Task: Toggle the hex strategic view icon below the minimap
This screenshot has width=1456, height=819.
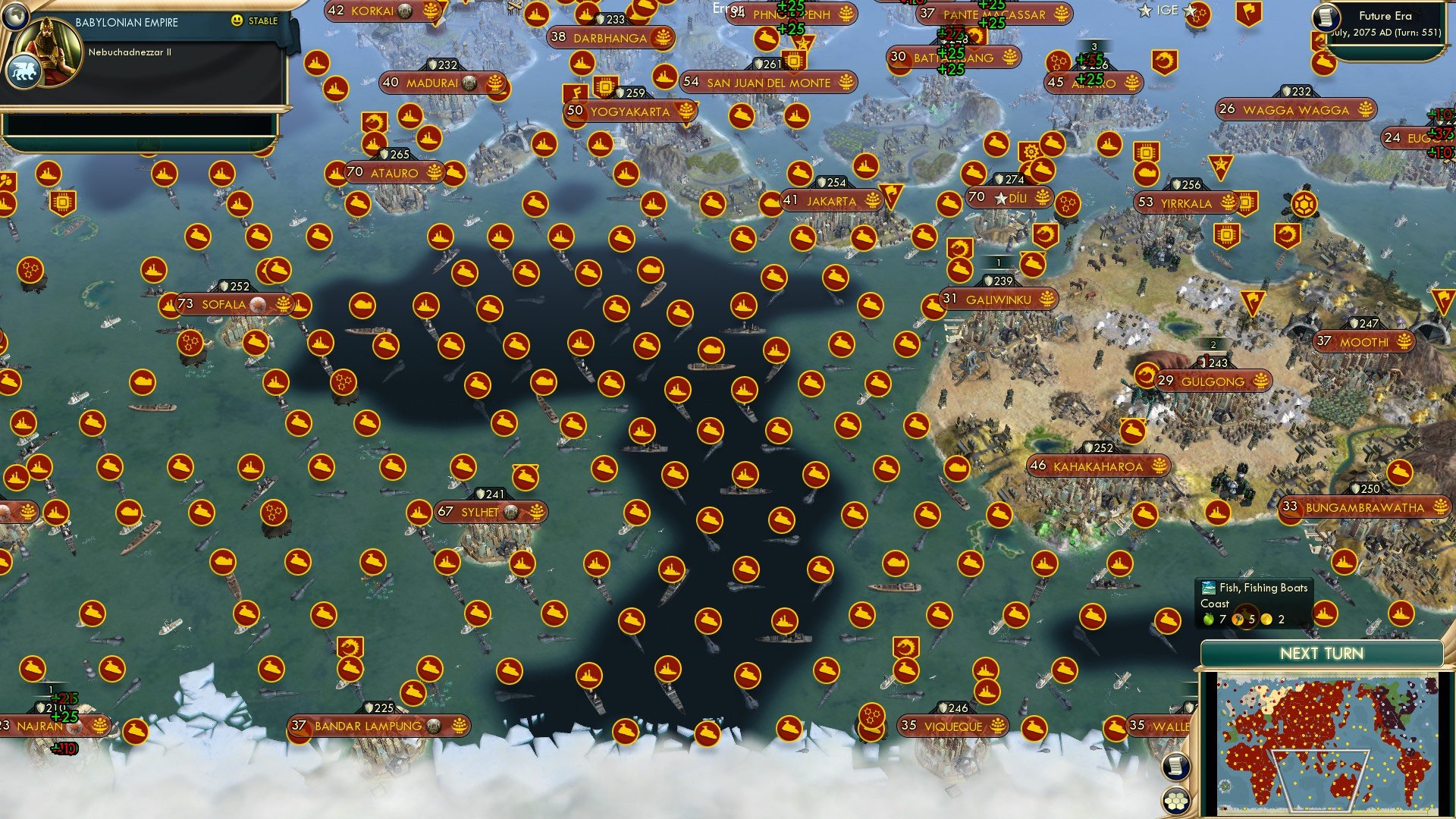Action: click(1175, 799)
